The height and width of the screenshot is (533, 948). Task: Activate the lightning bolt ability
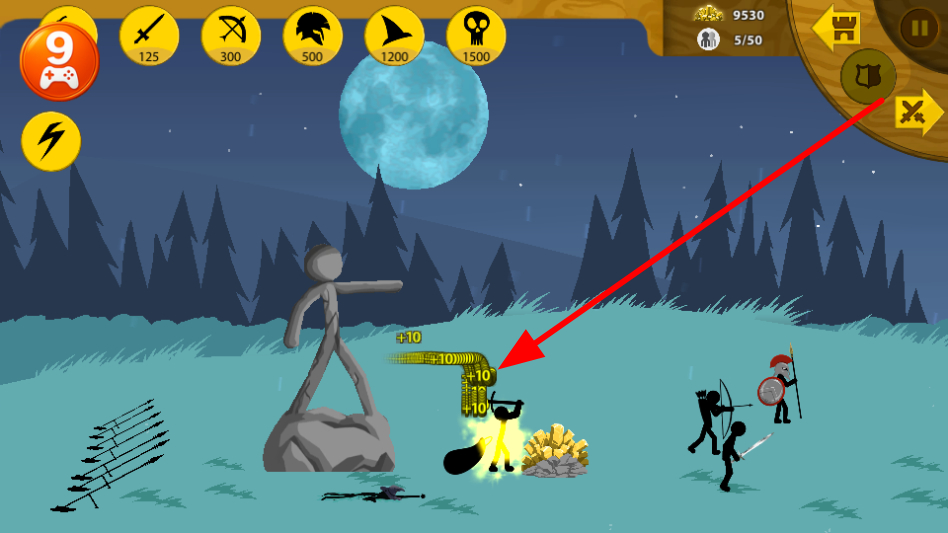pos(51,141)
